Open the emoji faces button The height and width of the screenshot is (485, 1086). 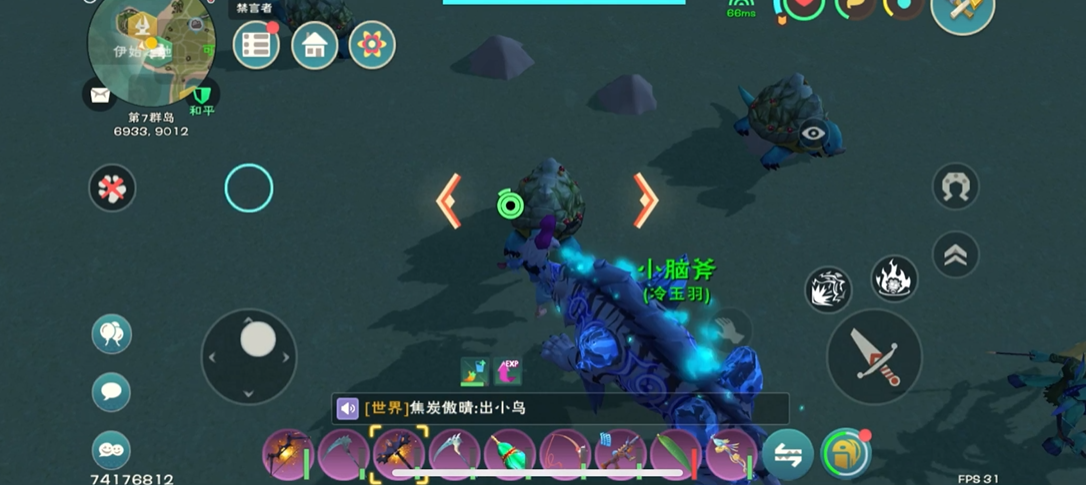pos(111,450)
